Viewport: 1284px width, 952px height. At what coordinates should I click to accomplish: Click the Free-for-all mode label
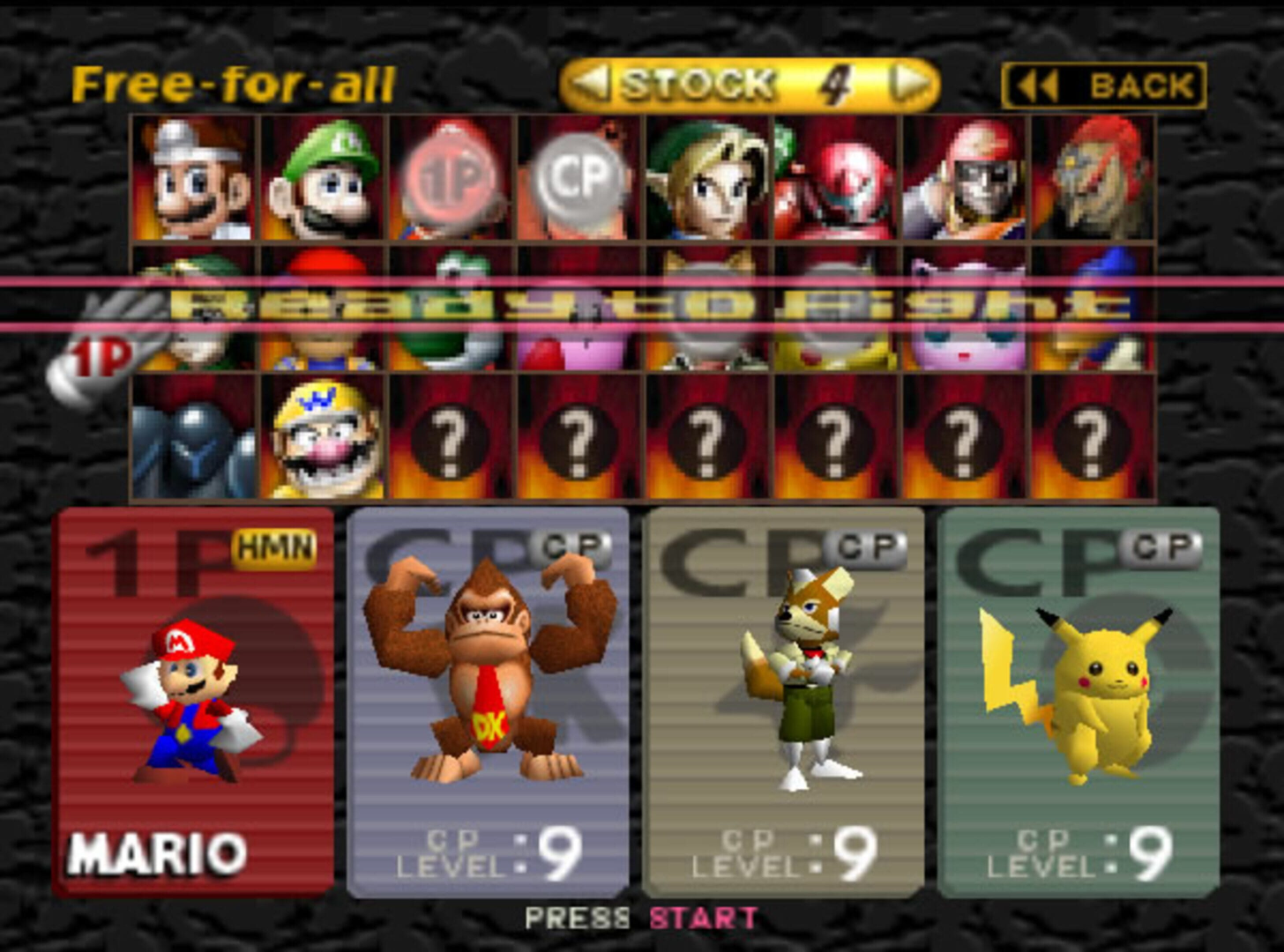[234, 82]
